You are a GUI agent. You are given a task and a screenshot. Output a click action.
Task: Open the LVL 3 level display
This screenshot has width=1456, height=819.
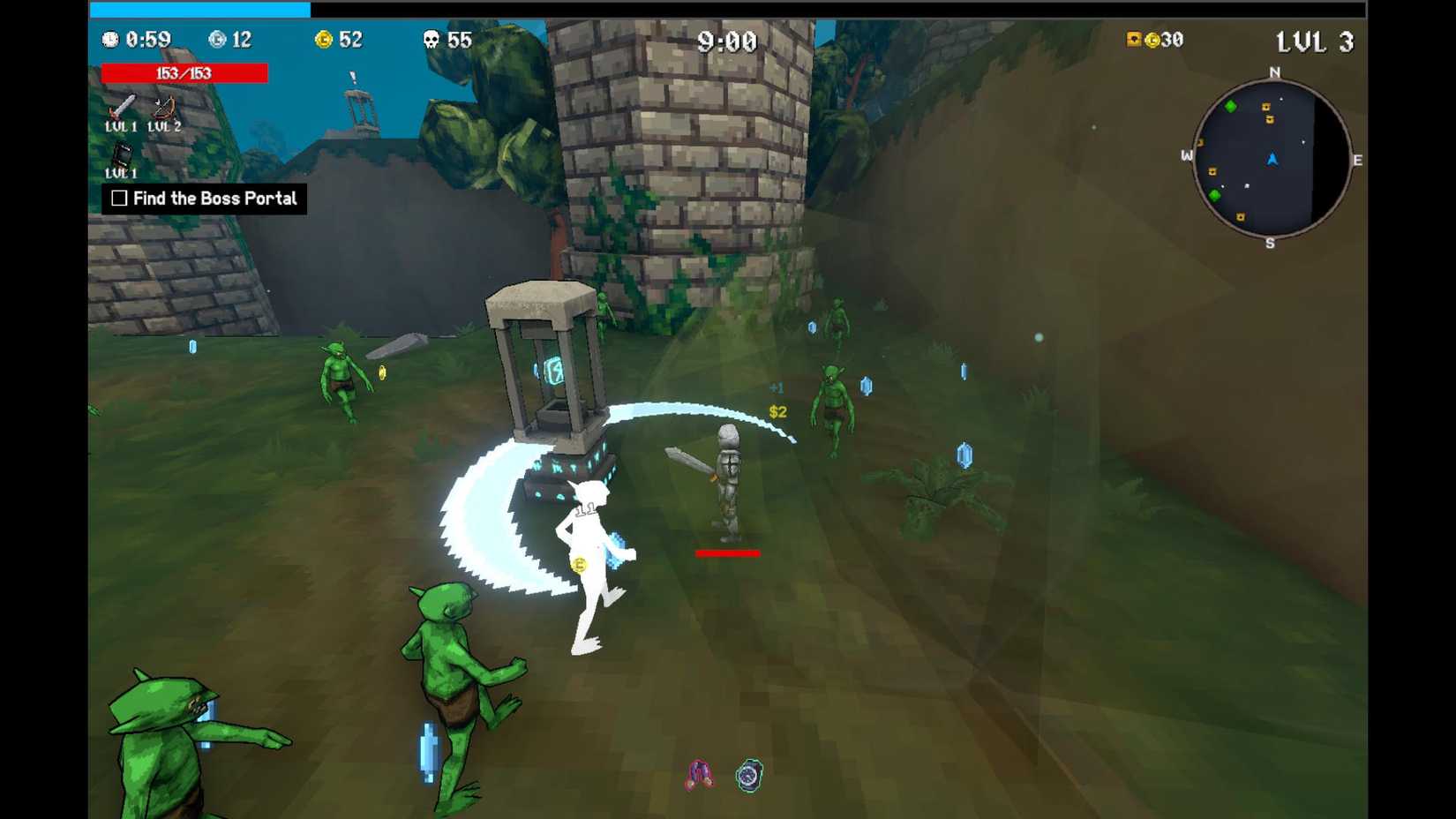[1317, 41]
